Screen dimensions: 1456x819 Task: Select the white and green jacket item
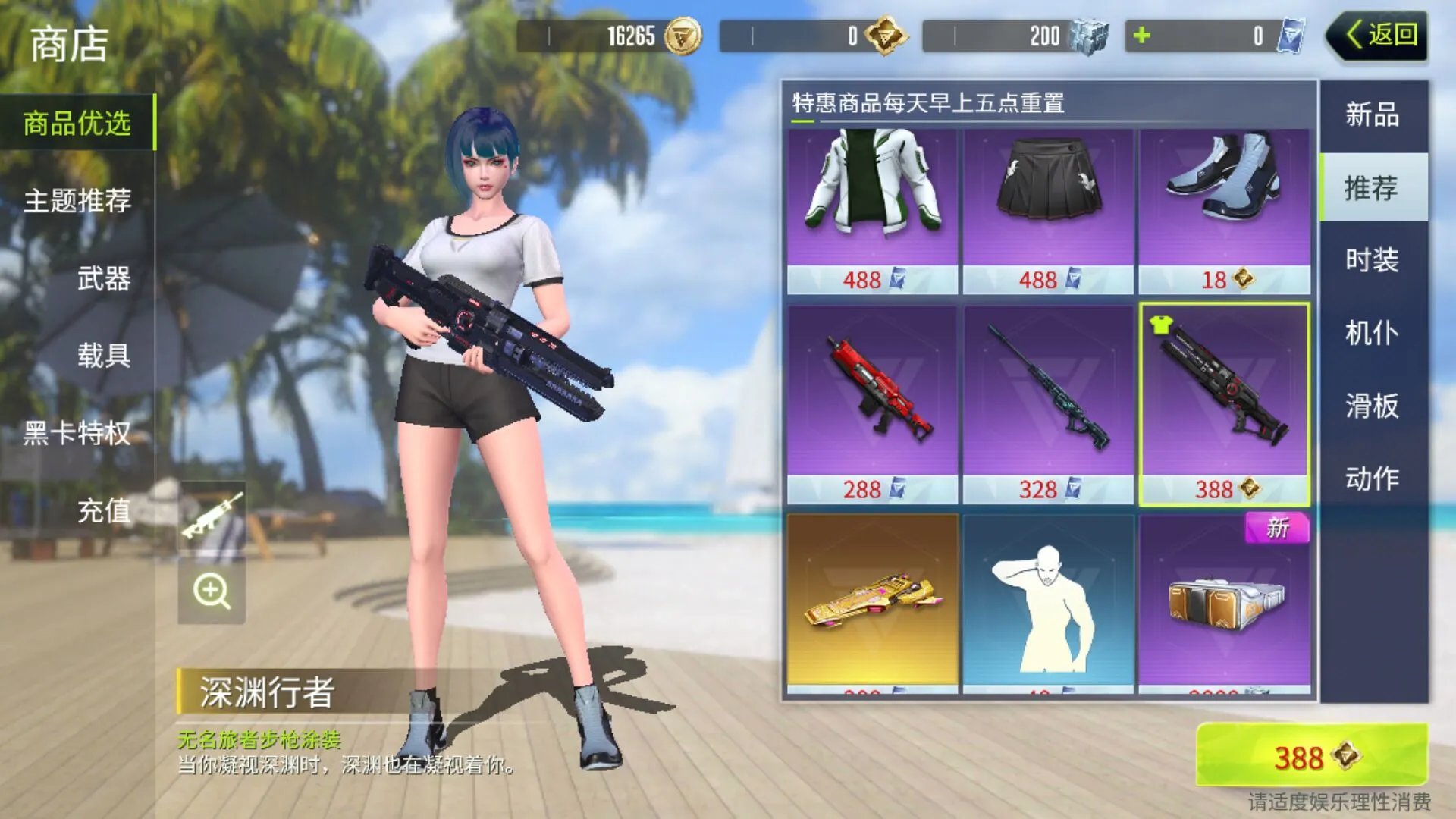(872, 197)
